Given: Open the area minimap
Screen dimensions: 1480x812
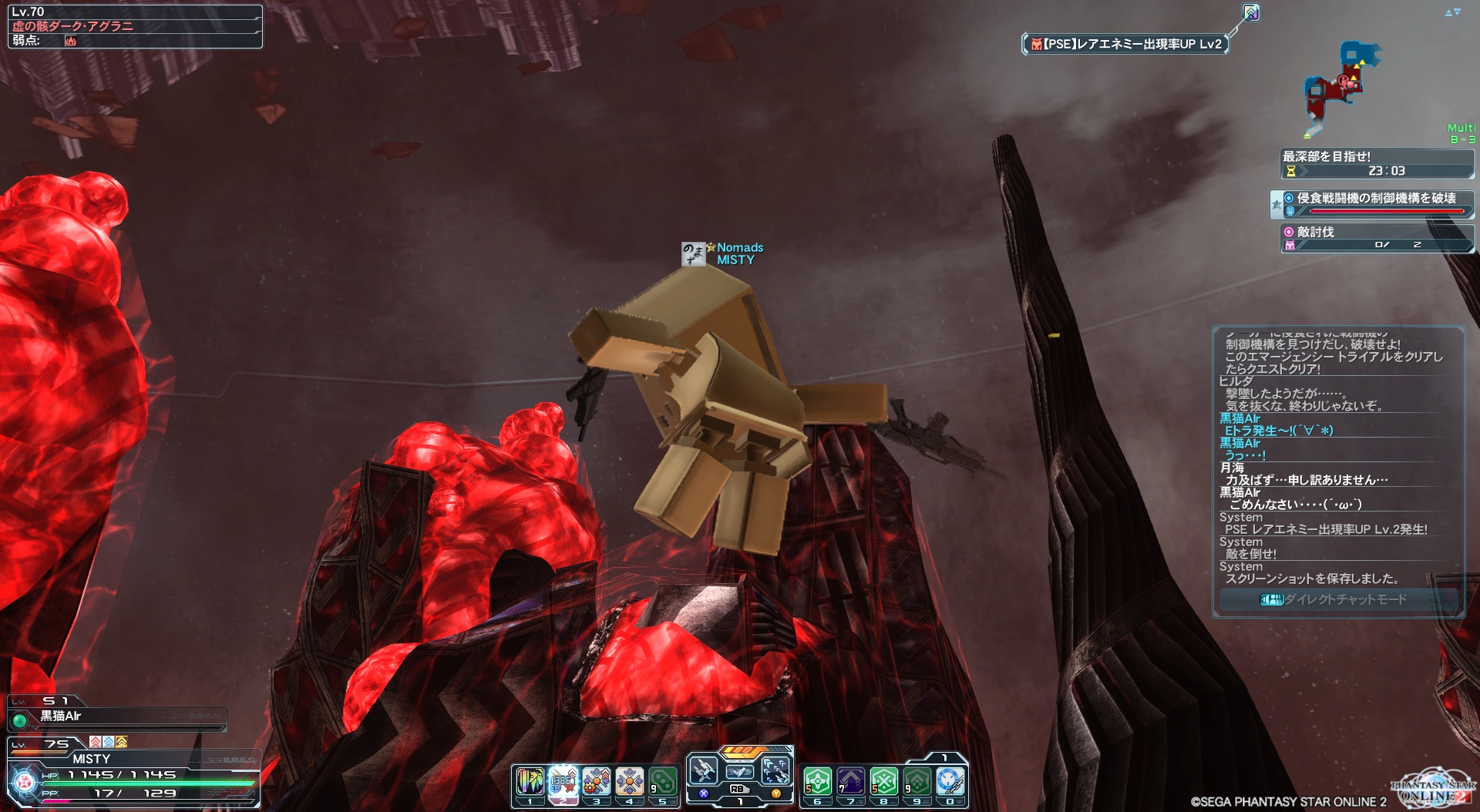Looking at the screenshot, I should [1341, 85].
